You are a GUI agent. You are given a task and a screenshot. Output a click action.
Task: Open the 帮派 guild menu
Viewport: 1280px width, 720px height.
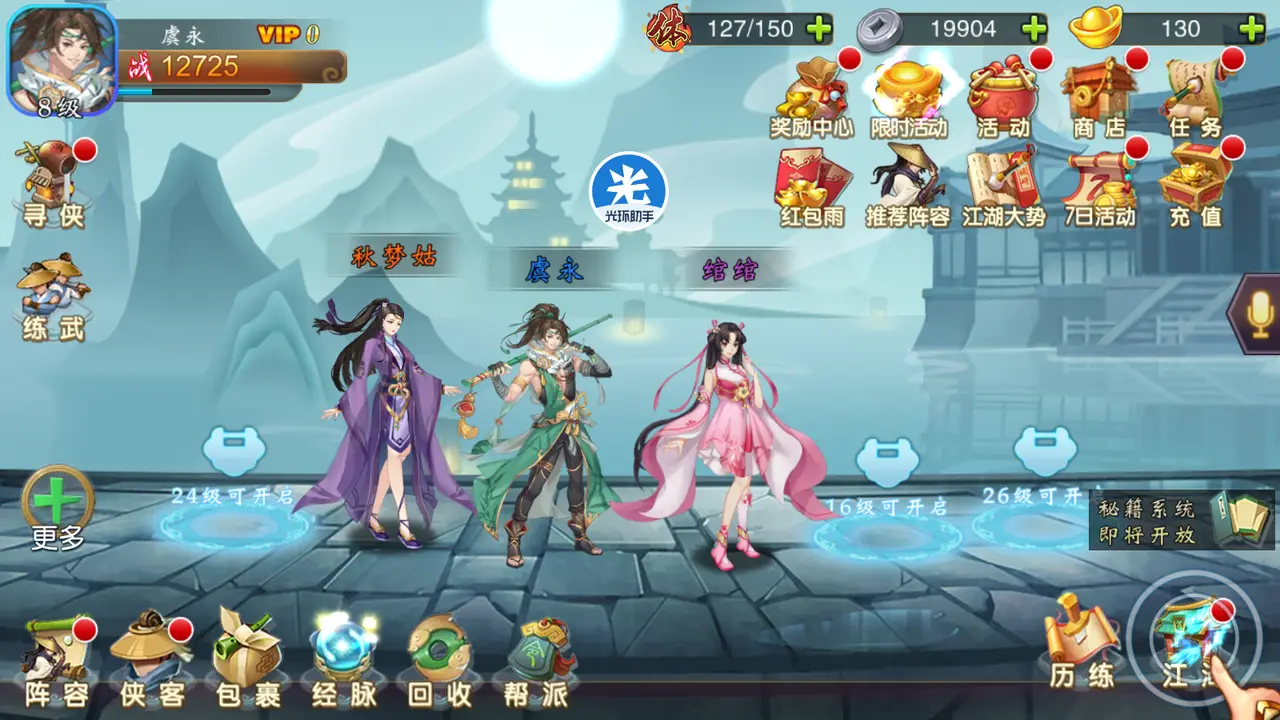point(535,660)
